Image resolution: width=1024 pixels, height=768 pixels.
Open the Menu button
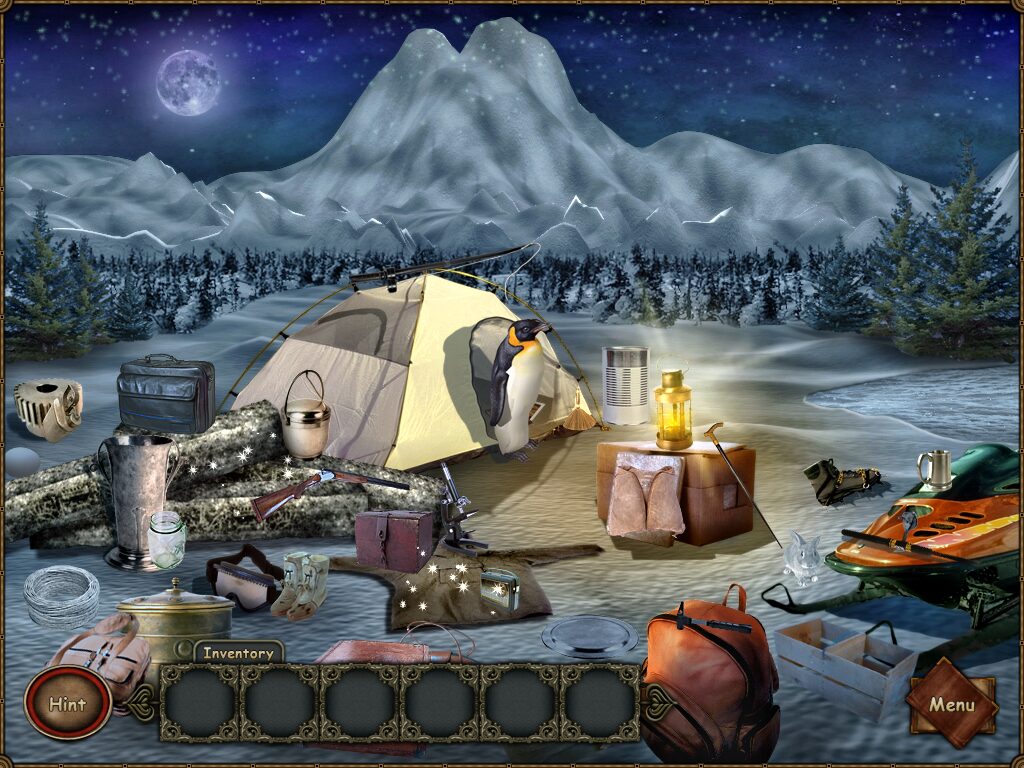[951, 704]
